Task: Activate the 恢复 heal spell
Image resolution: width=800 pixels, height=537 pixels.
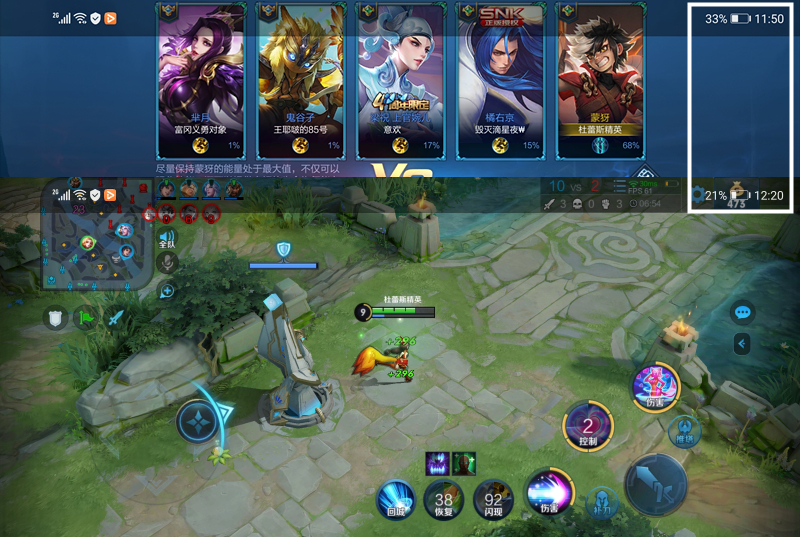Action: coord(443,497)
